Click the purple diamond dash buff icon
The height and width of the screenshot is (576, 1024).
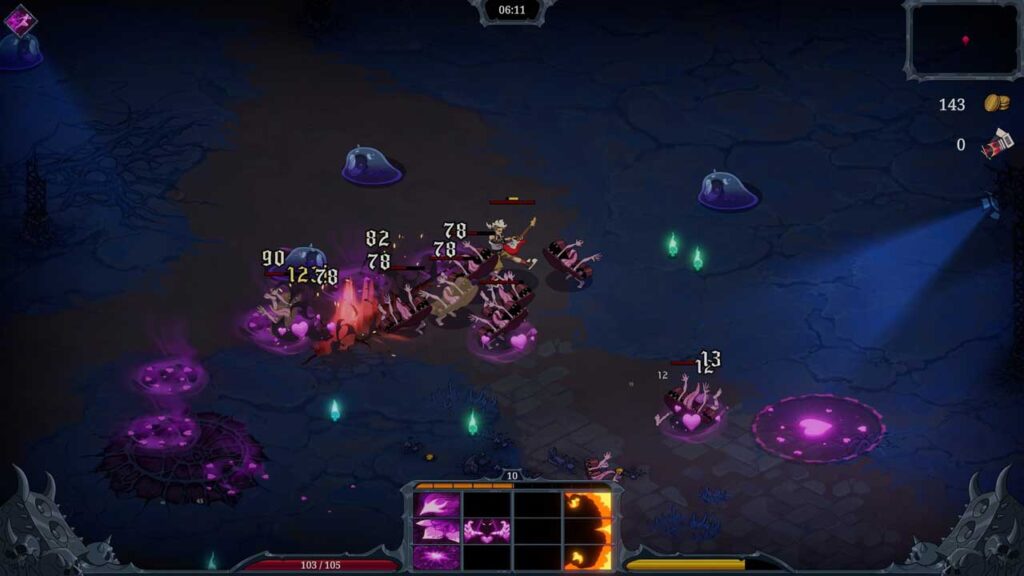19,20
